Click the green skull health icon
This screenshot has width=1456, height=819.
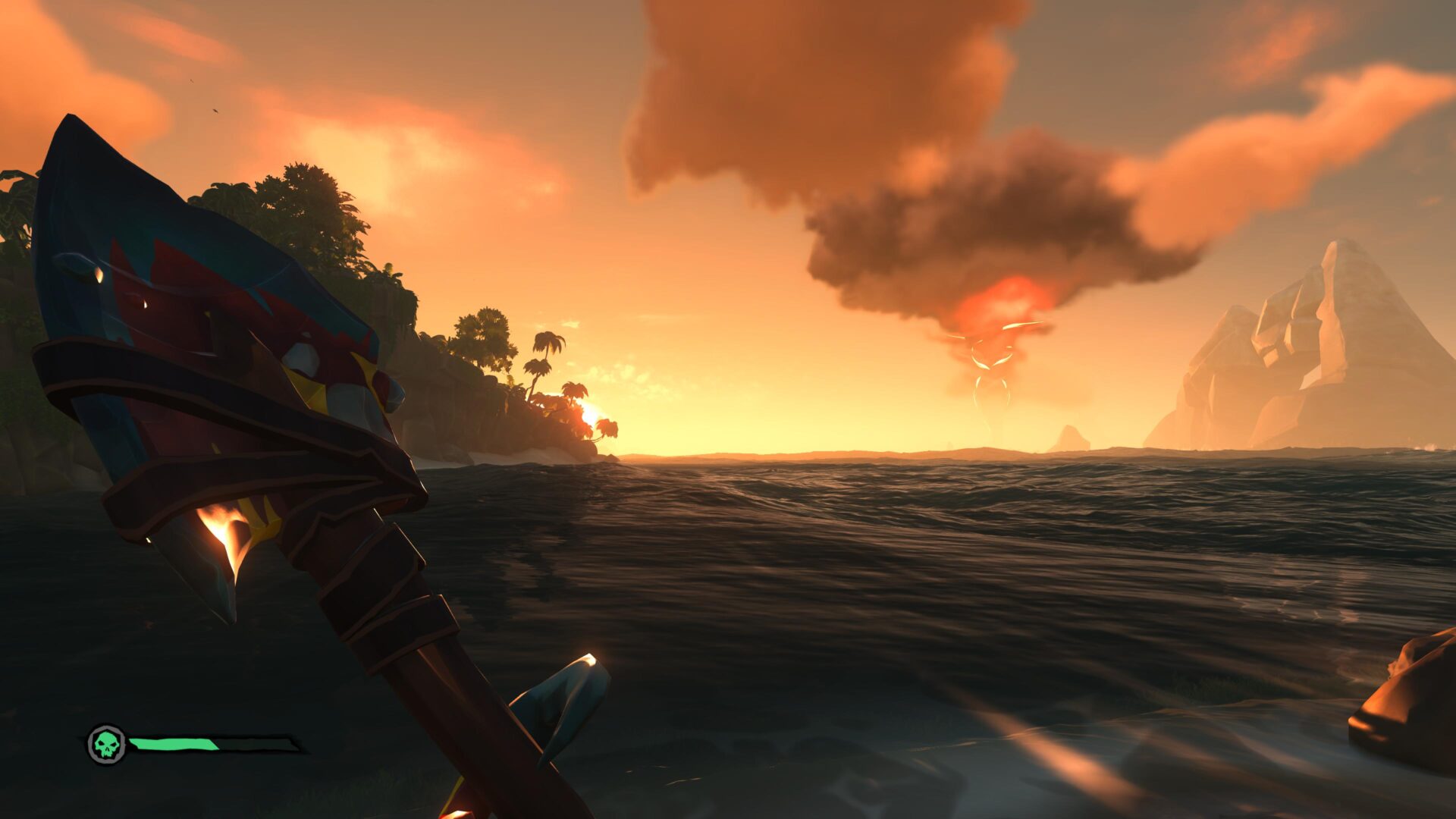point(106,745)
